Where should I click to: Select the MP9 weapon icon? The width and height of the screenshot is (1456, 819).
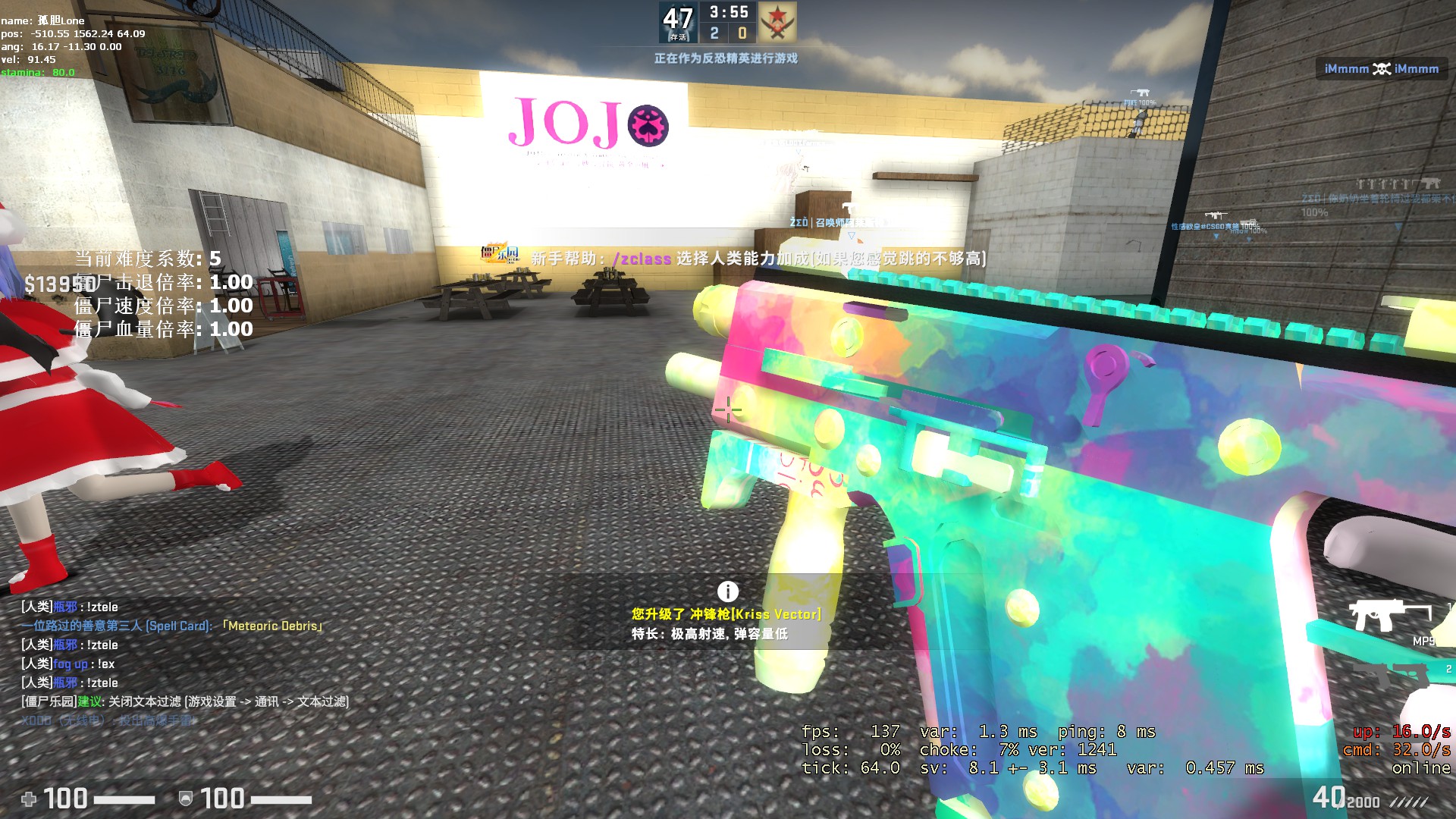pyautogui.click(x=1390, y=615)
